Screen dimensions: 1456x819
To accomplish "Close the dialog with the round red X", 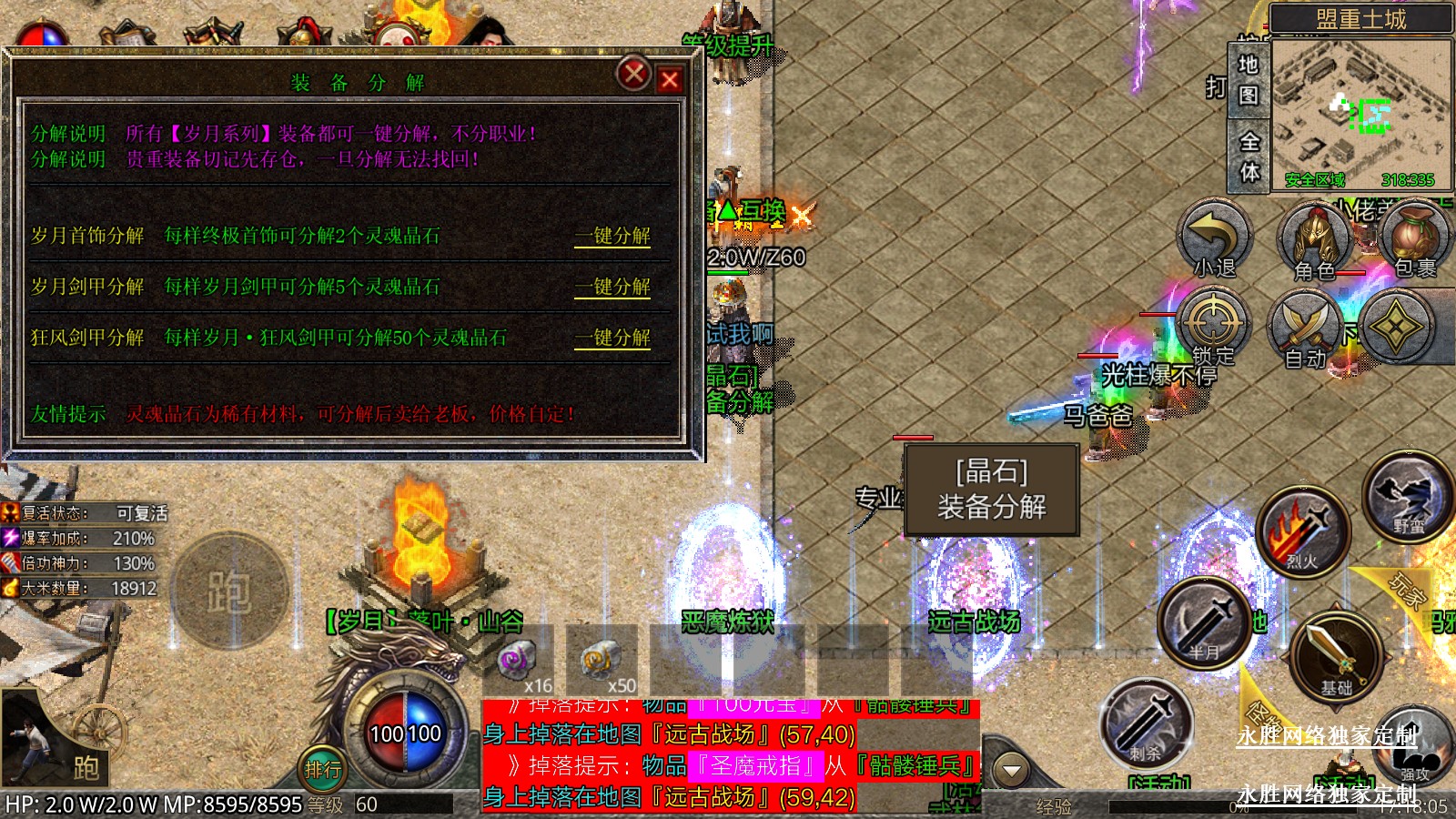I will [633, 73].
